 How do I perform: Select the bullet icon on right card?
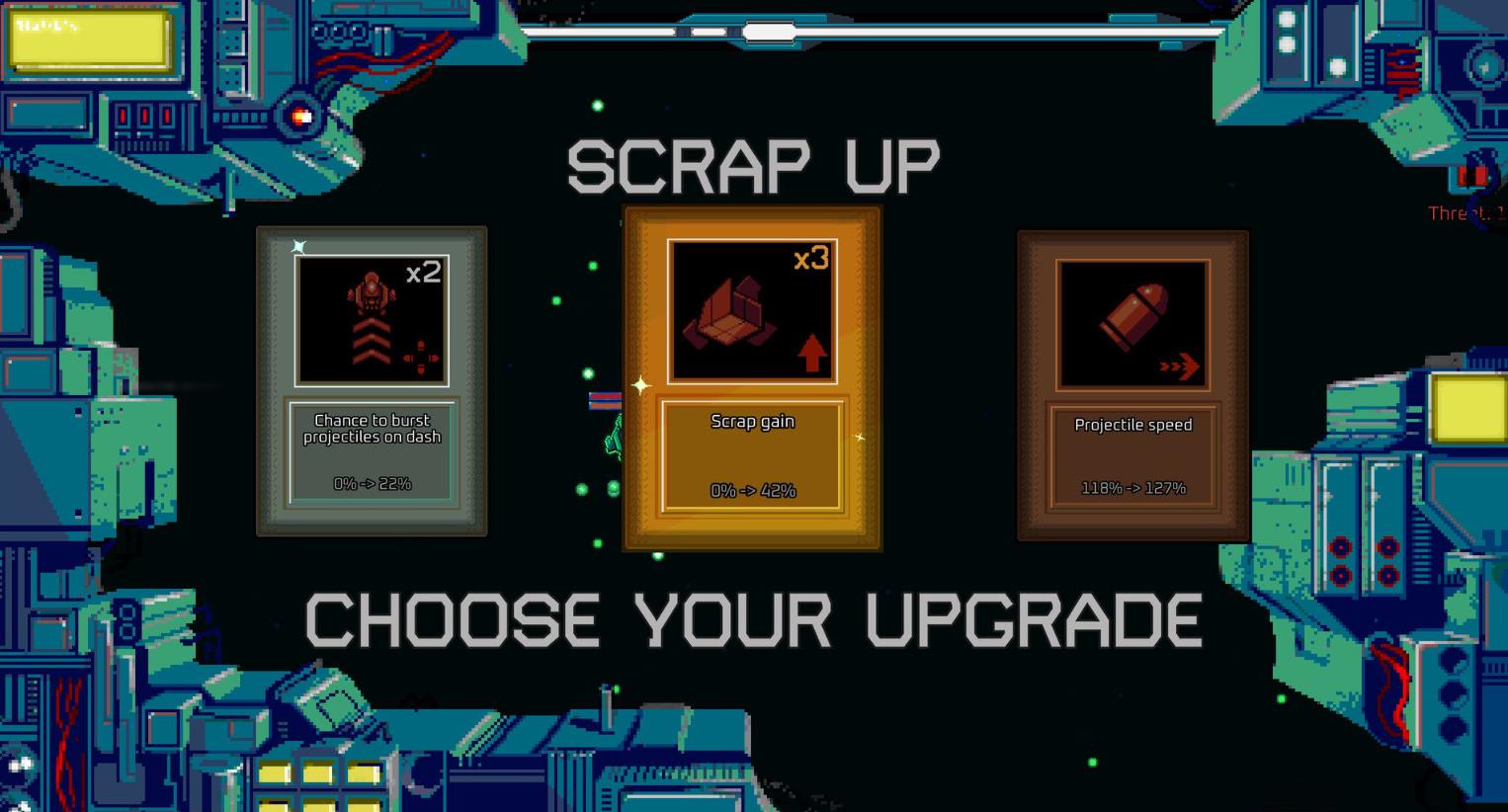click(1134, 316)
